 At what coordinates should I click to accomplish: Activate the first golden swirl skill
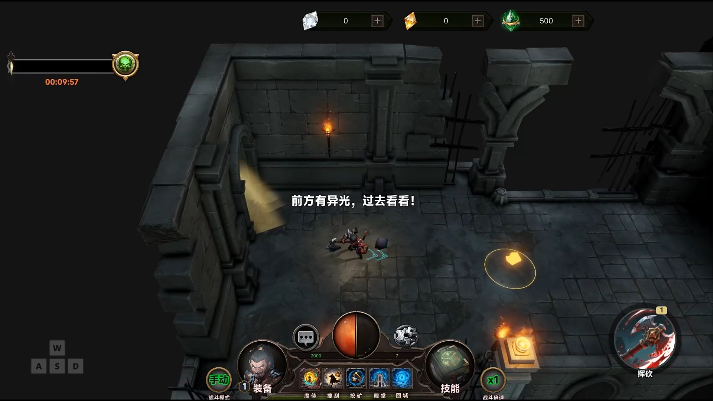tap(310, 378)
